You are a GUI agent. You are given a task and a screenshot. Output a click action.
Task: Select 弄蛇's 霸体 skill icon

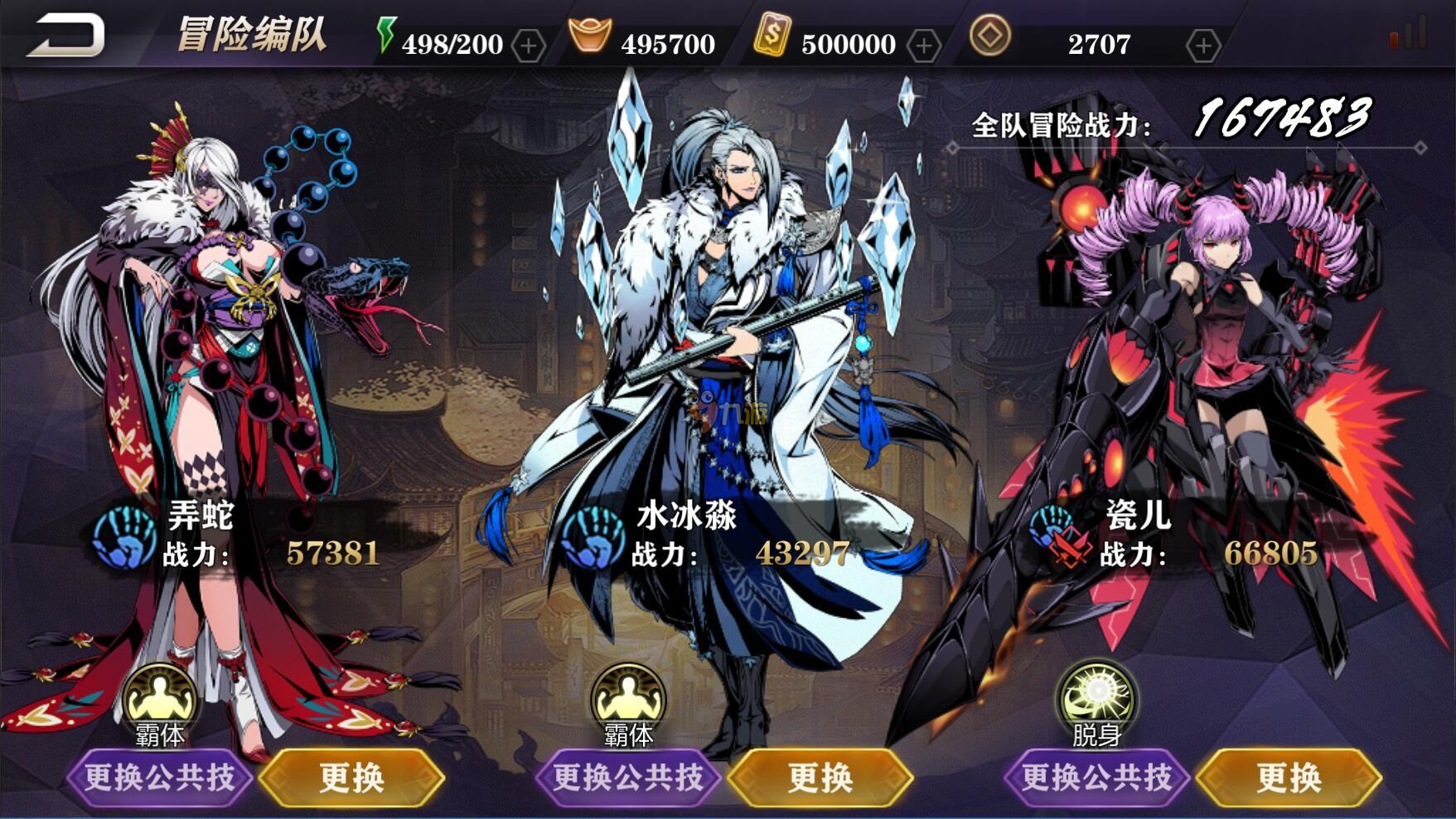(x=160, y=699)
